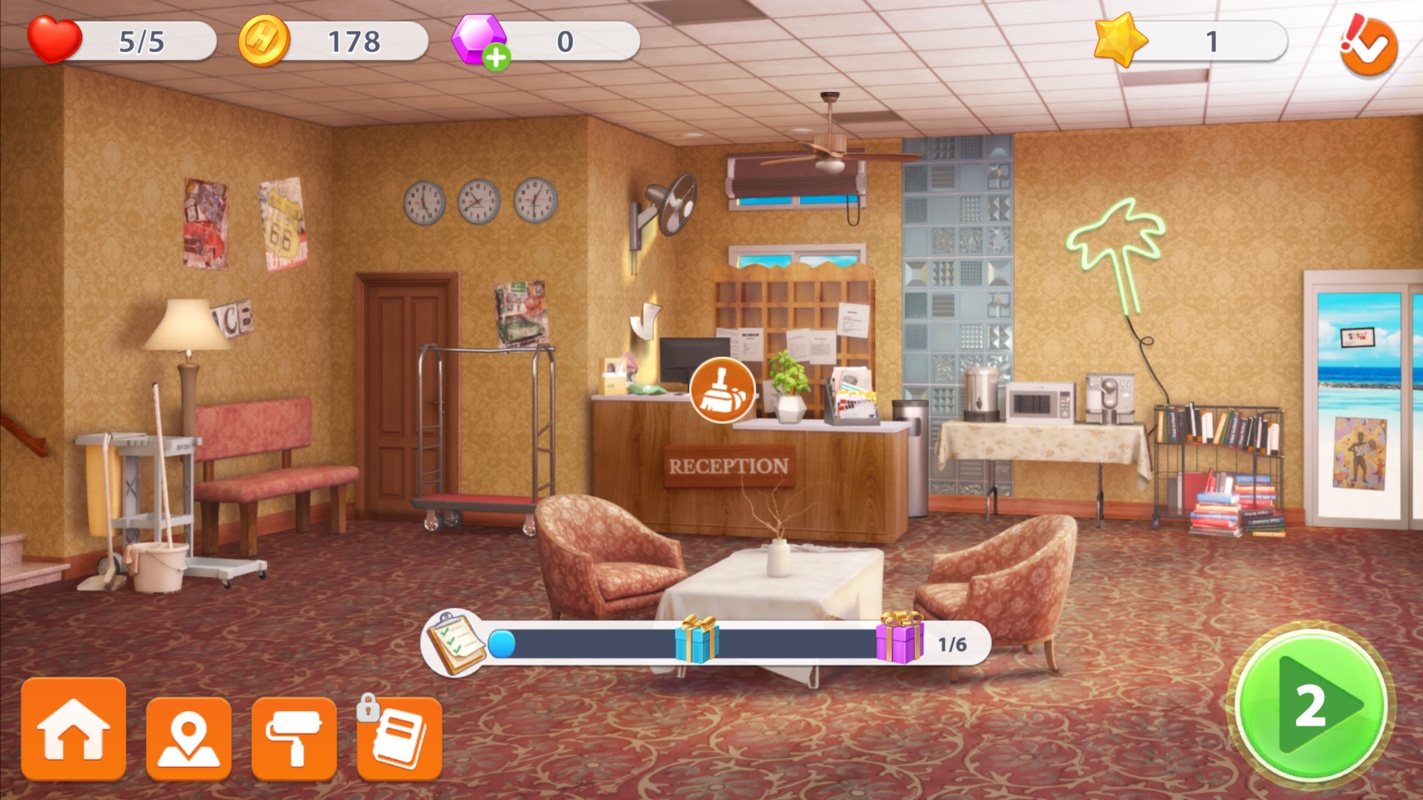The image size is (1423, 800).
Task: Click the red heart lives icon
Action: pos(55,41)
